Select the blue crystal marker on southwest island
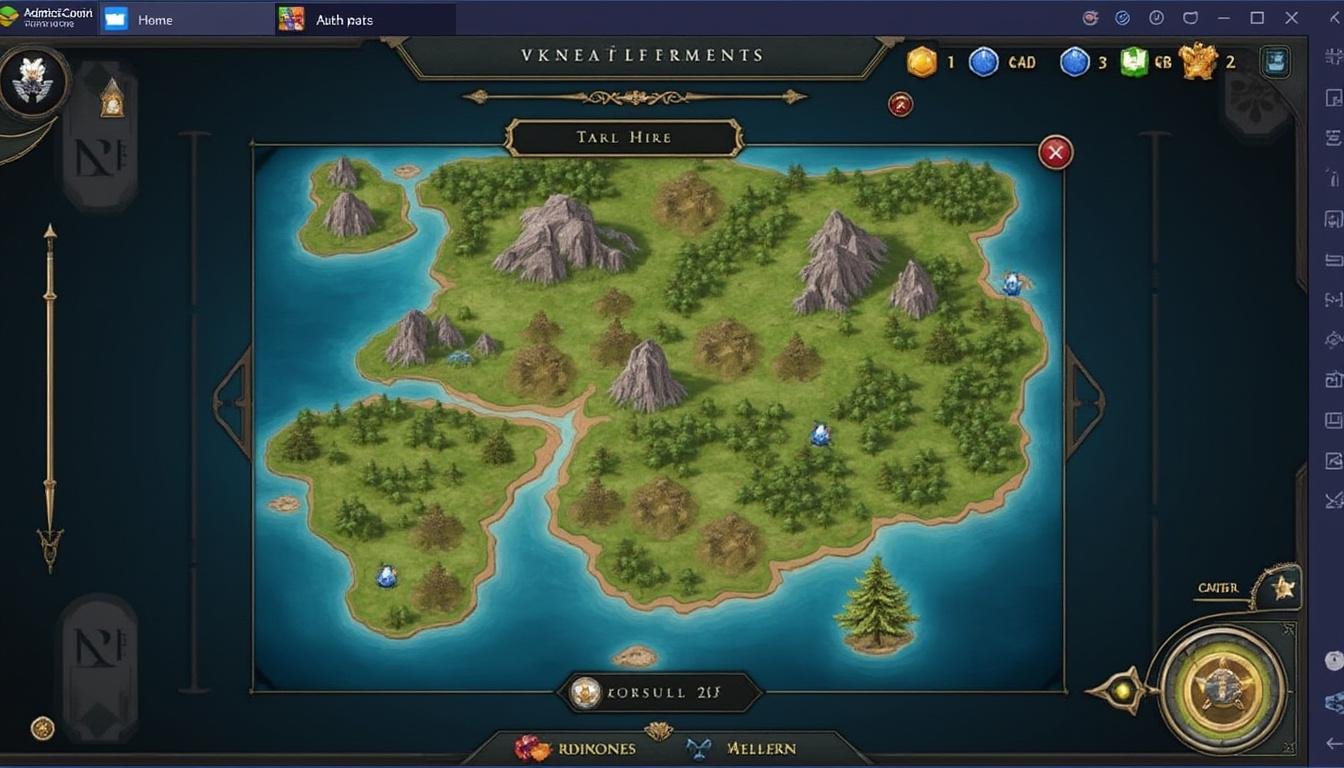 click(x=386, y=575)
